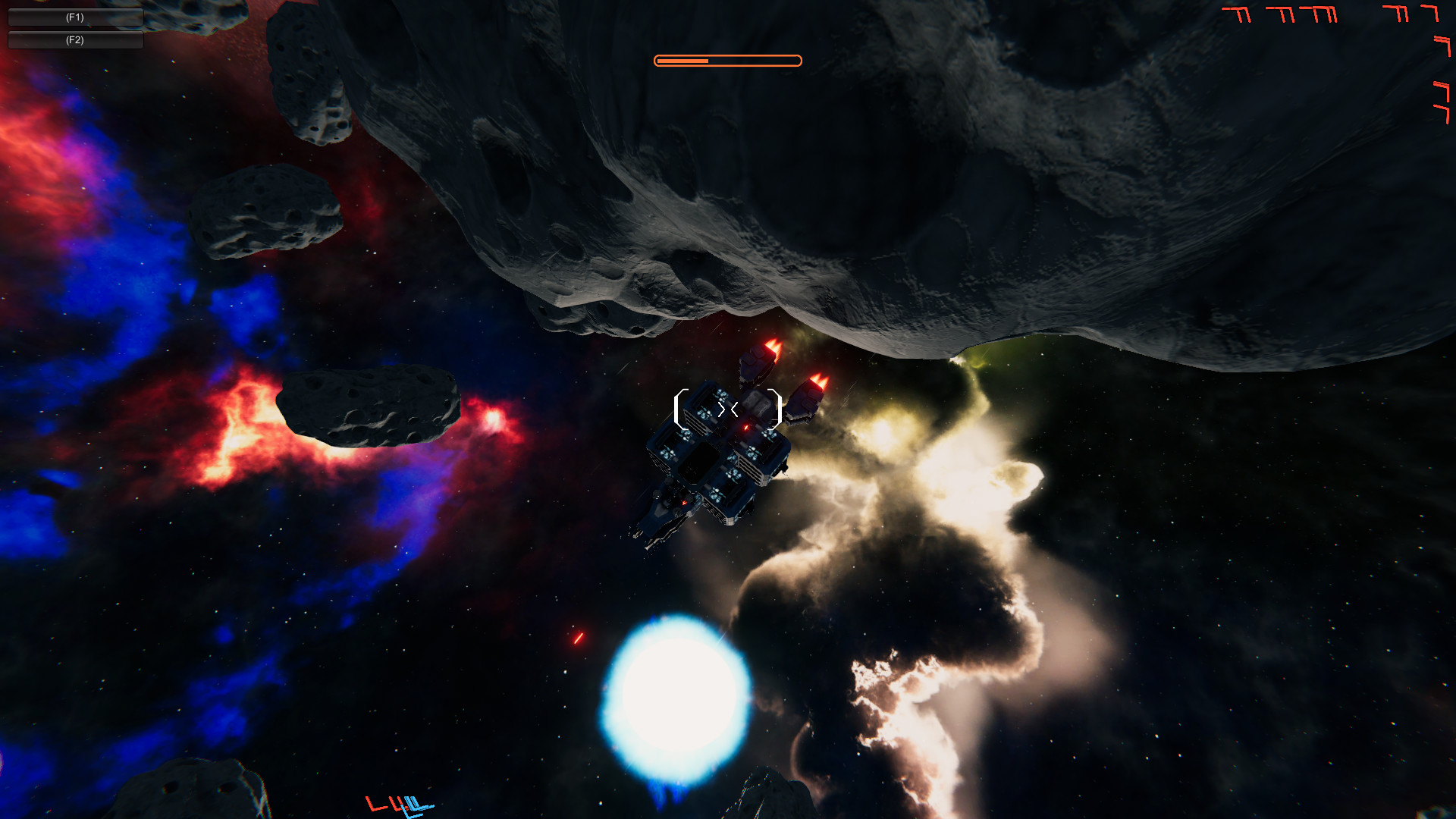Screen dimensions: 1456x819
Task: Select the right targeting bracket around the vessel
Action: (x=779, y=408)
